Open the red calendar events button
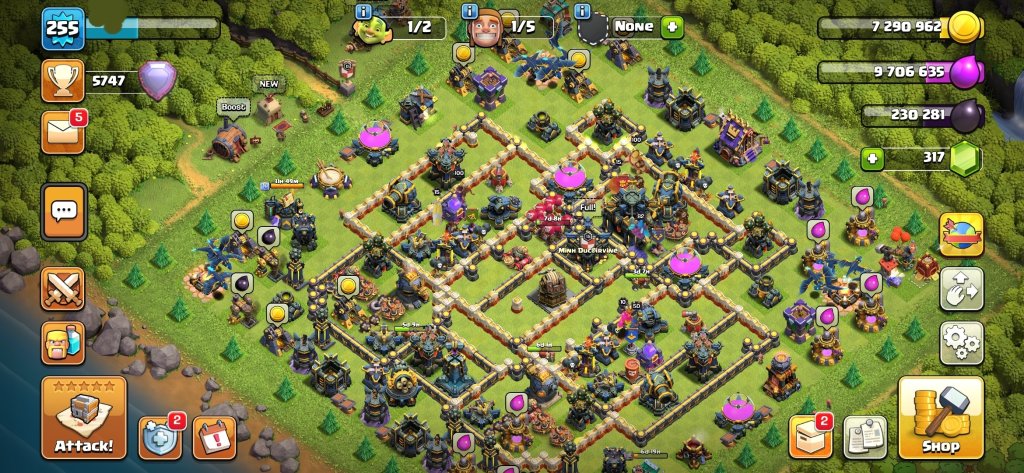Viewport: 1024px width, 473px height. pos(213,436)
